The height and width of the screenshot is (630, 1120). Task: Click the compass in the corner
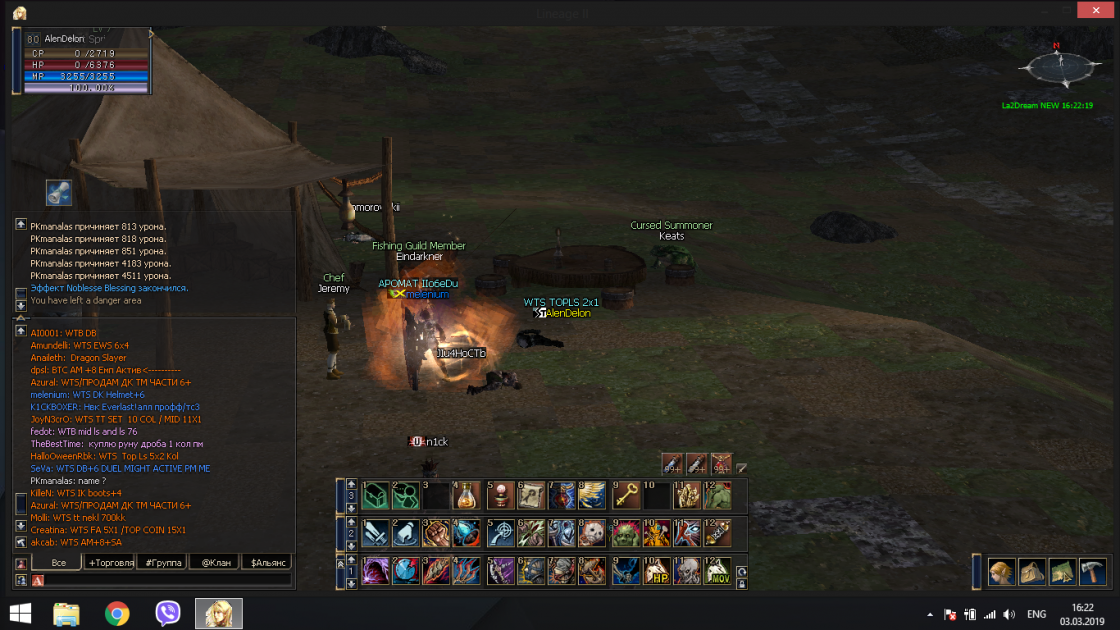coord(1054,68)
